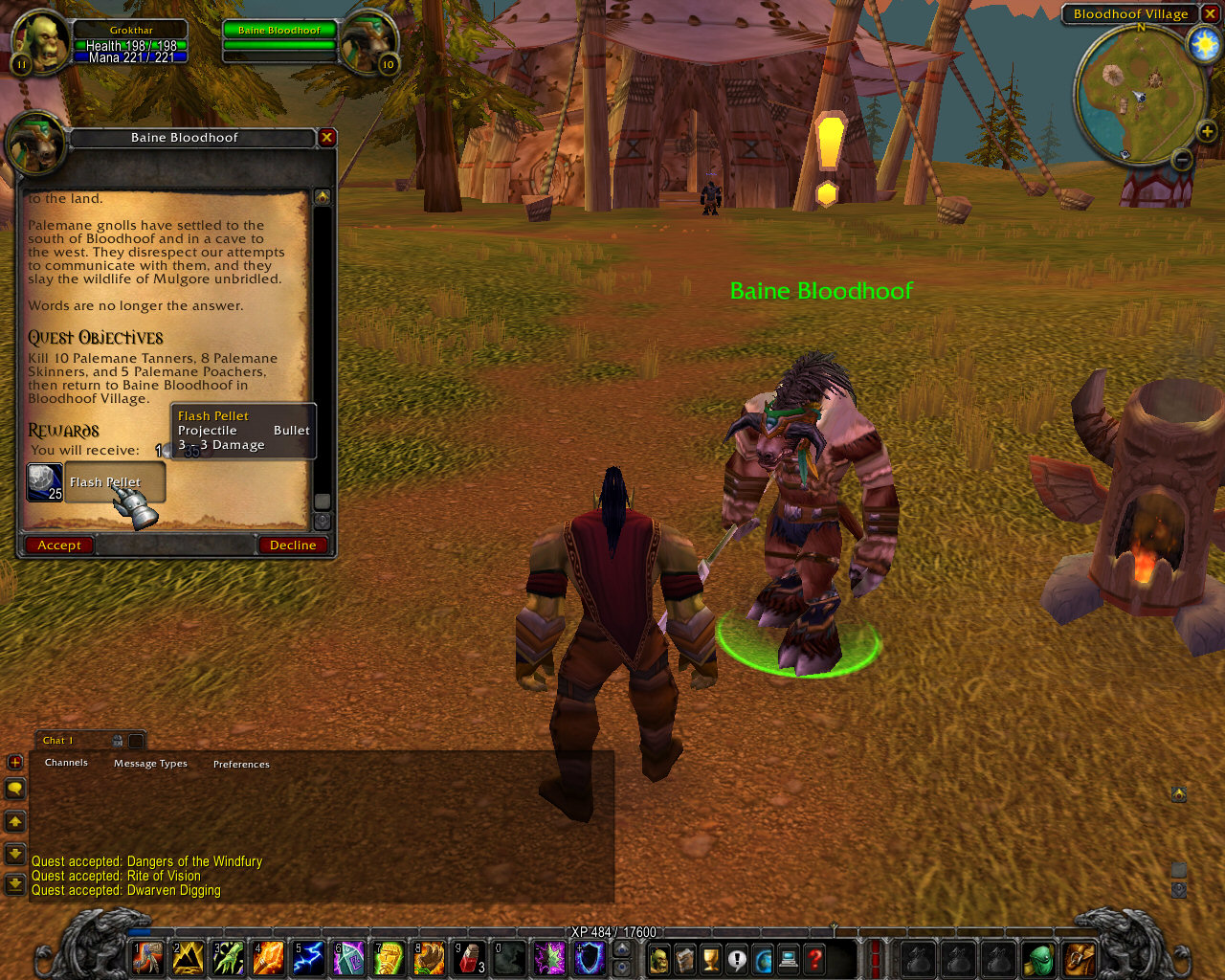Click the red question mark help icon
The image size is (1225, 980).
coord(813,958)
